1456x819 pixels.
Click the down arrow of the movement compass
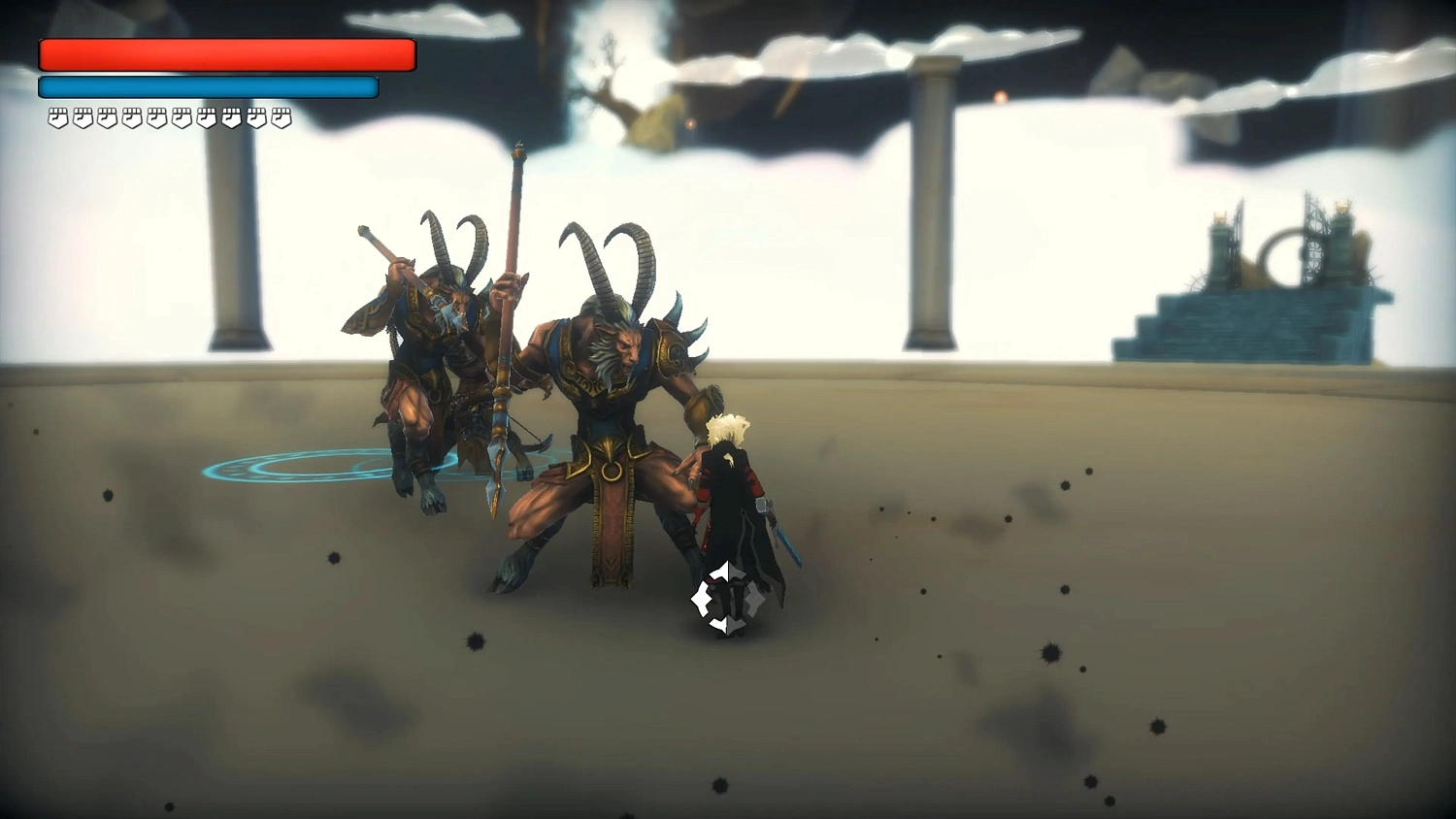(x=728, y=624)
